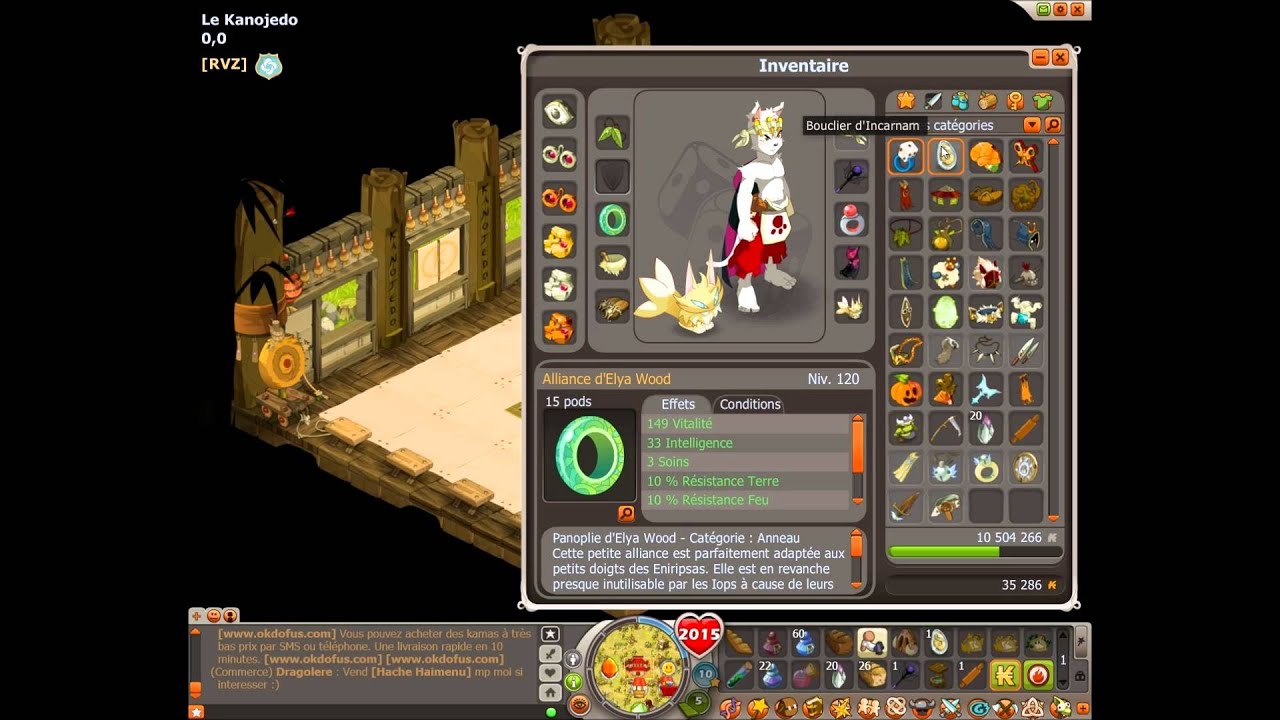The width and height of the screenshot is (1280, 720).
Task: Show the star-marked inventory filter
Action: pos(906,101)
